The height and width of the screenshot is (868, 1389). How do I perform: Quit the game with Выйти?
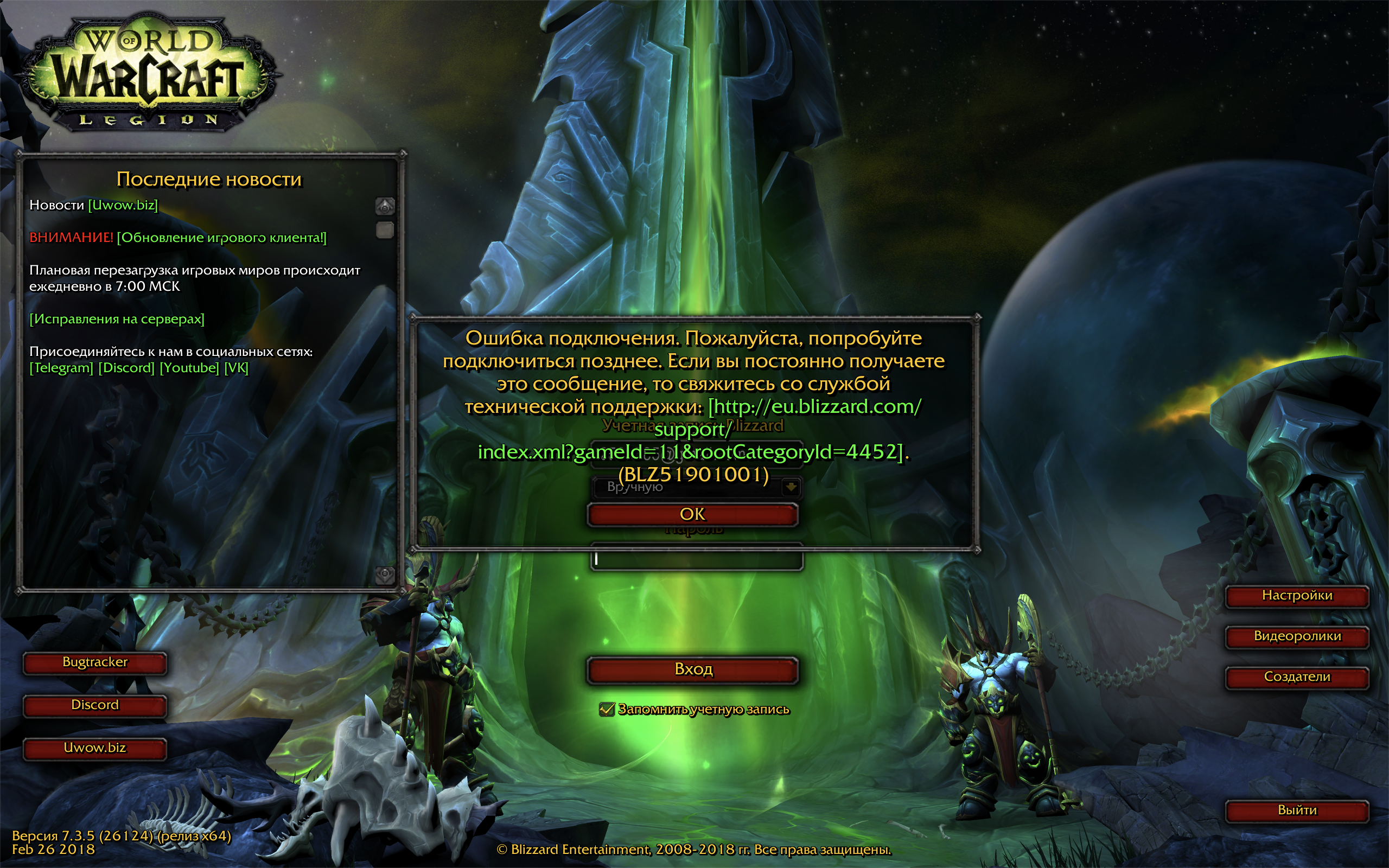tap(1297, 810)
